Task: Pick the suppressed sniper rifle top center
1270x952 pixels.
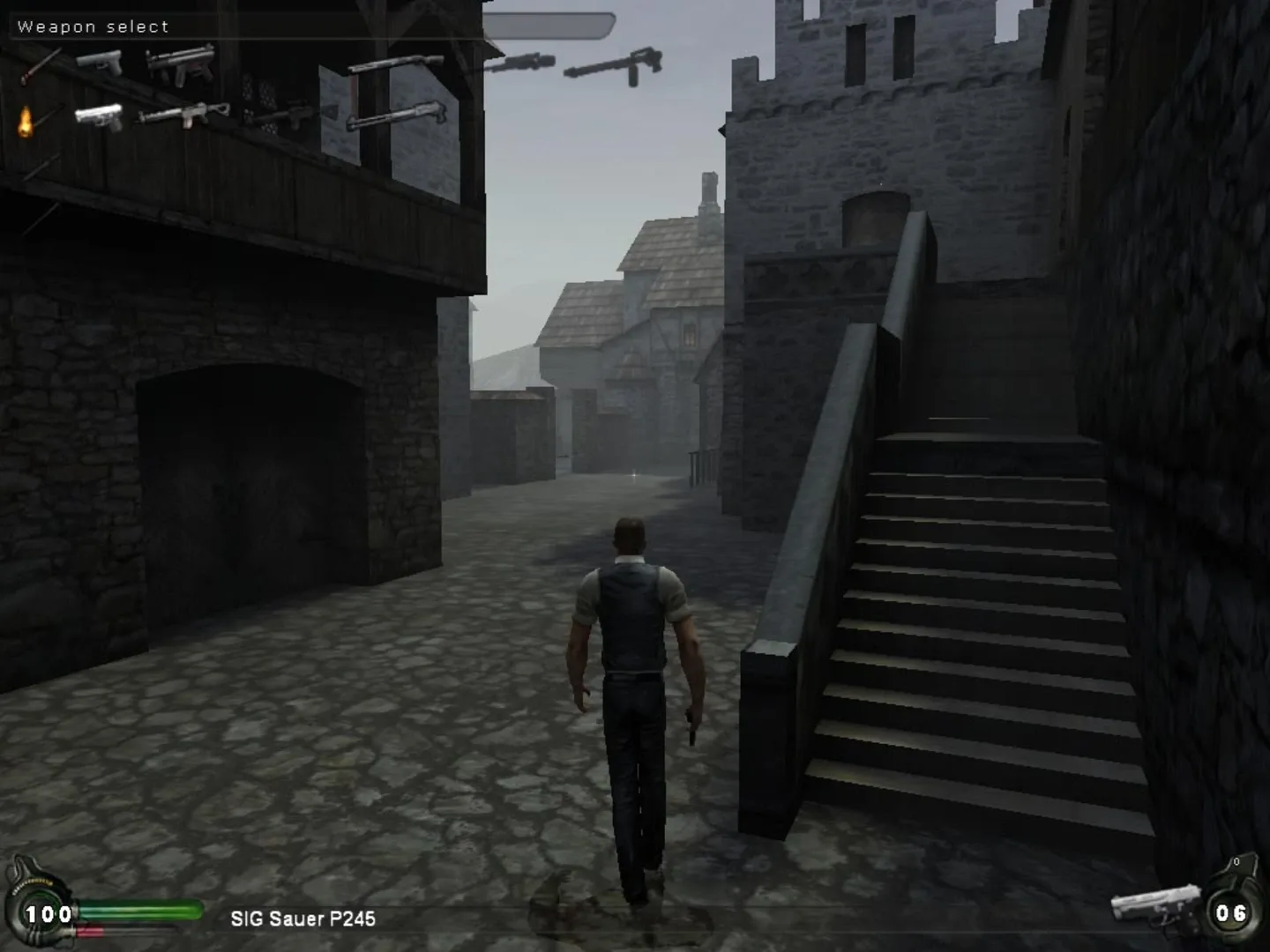Action: pos(523,64)
